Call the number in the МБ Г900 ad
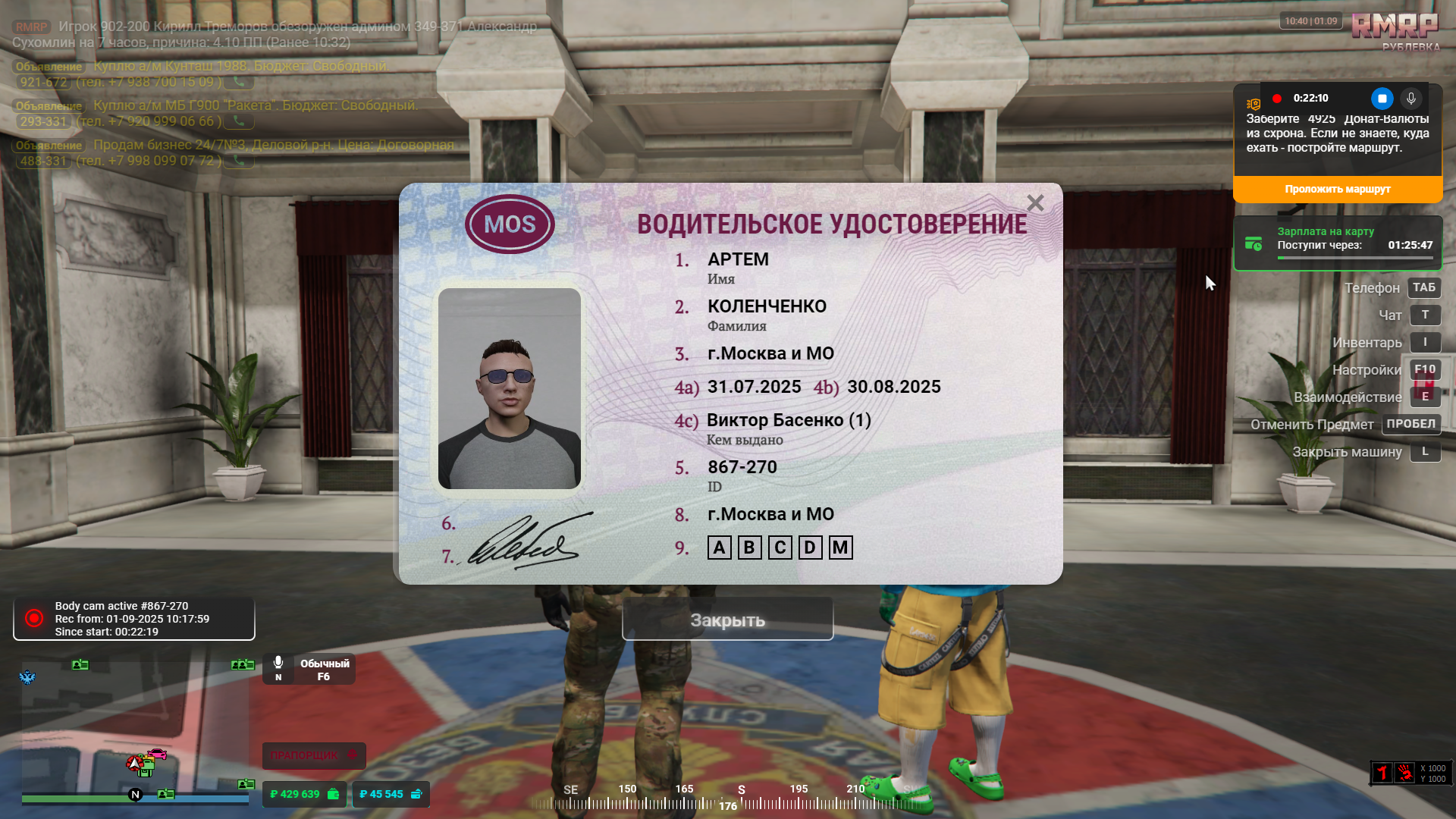The image size is (1456, 819). [239, 121]
